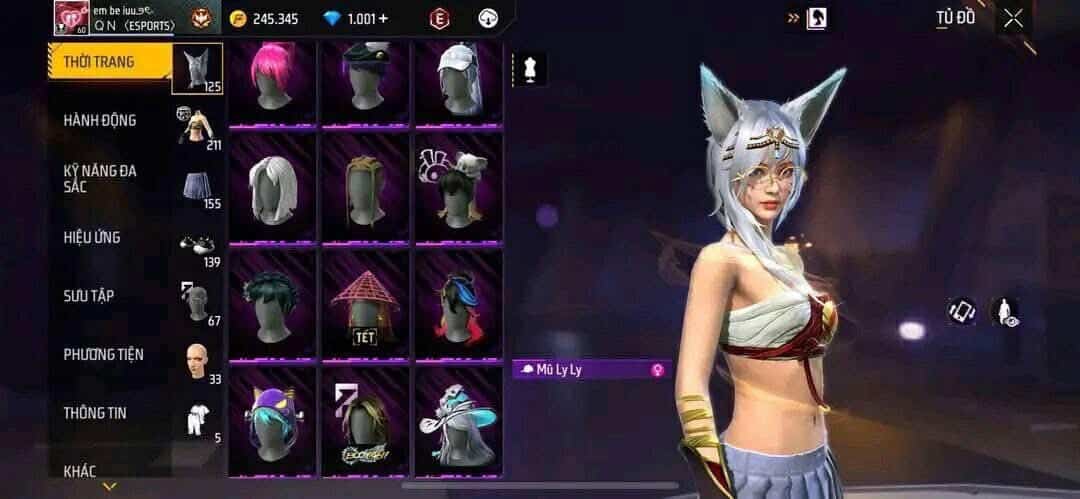
Task: Open the HIỆU ỨNG category
Action: click(92, 237)
